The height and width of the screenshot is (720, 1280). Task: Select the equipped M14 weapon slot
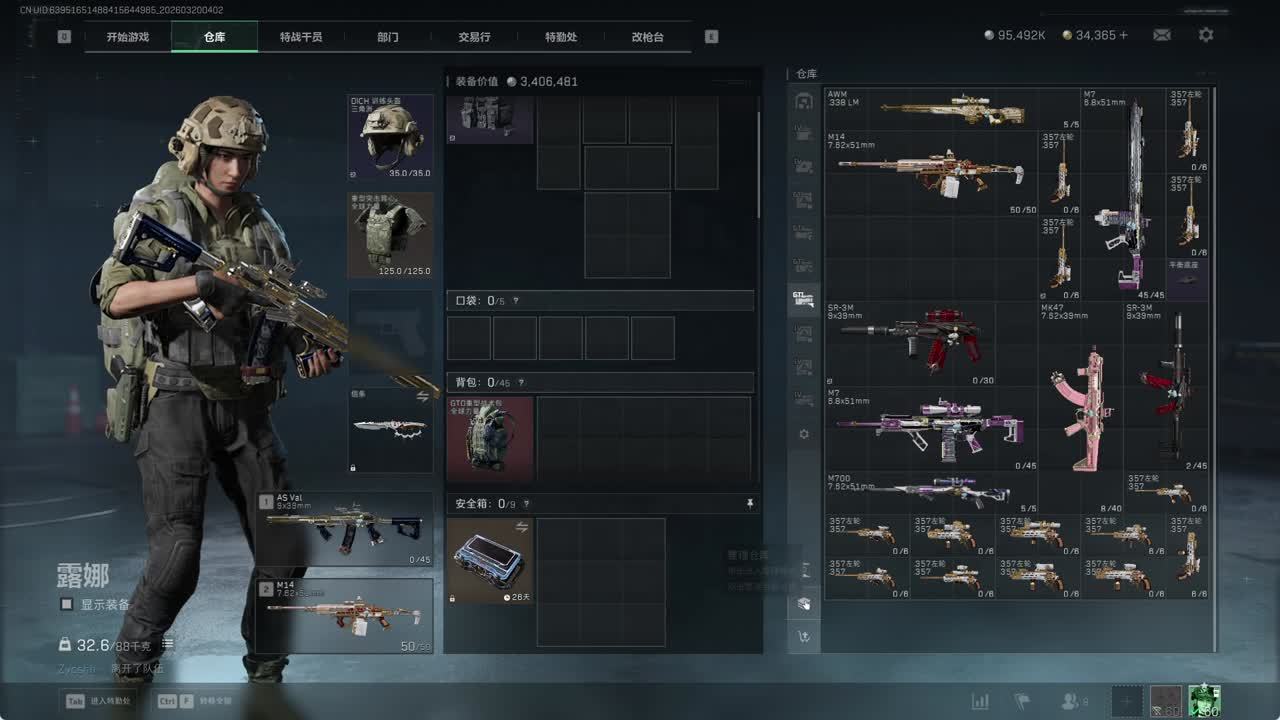point(345,615)
